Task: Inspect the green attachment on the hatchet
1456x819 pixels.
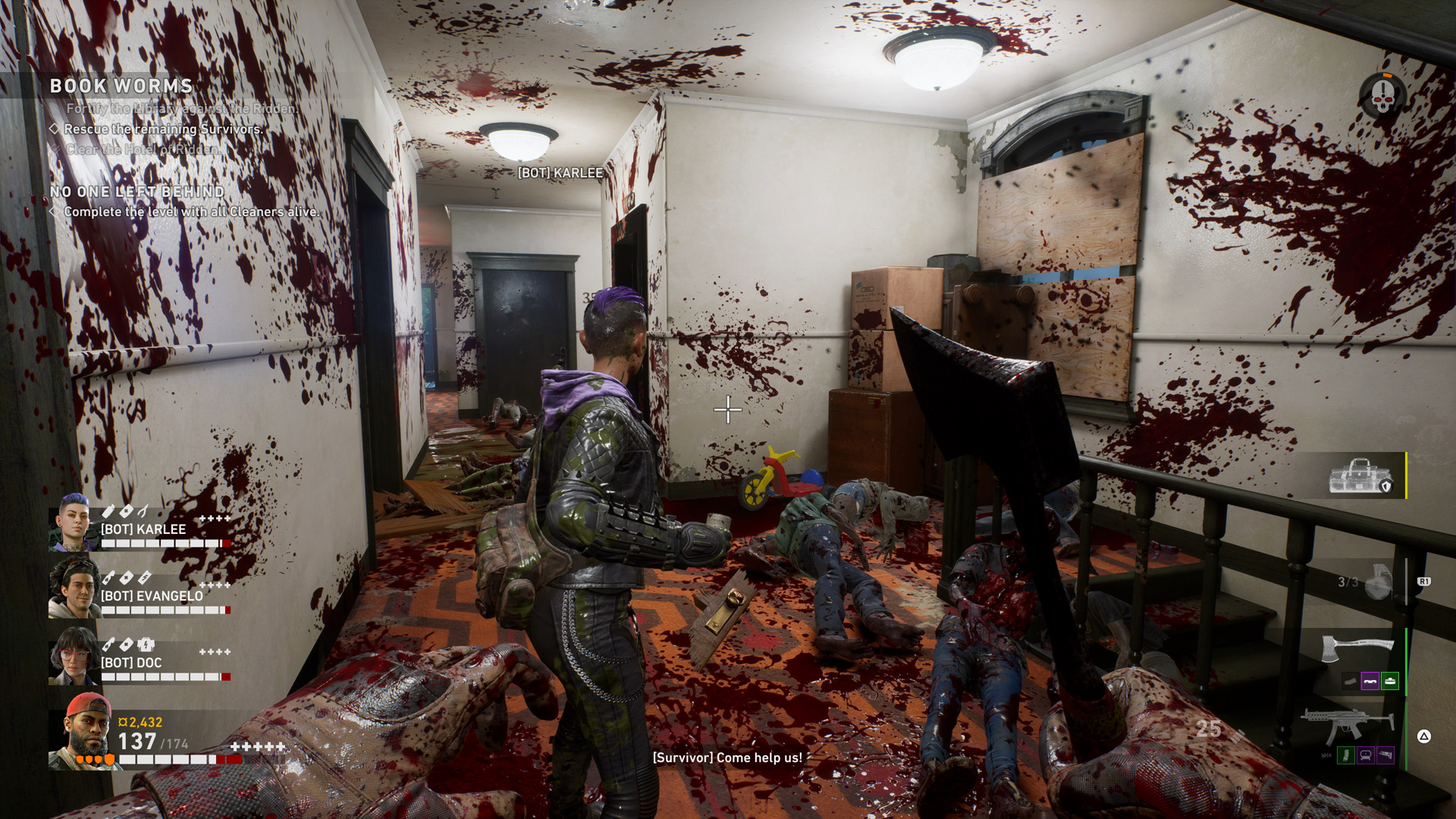Action: click(x=1389, y=681)
